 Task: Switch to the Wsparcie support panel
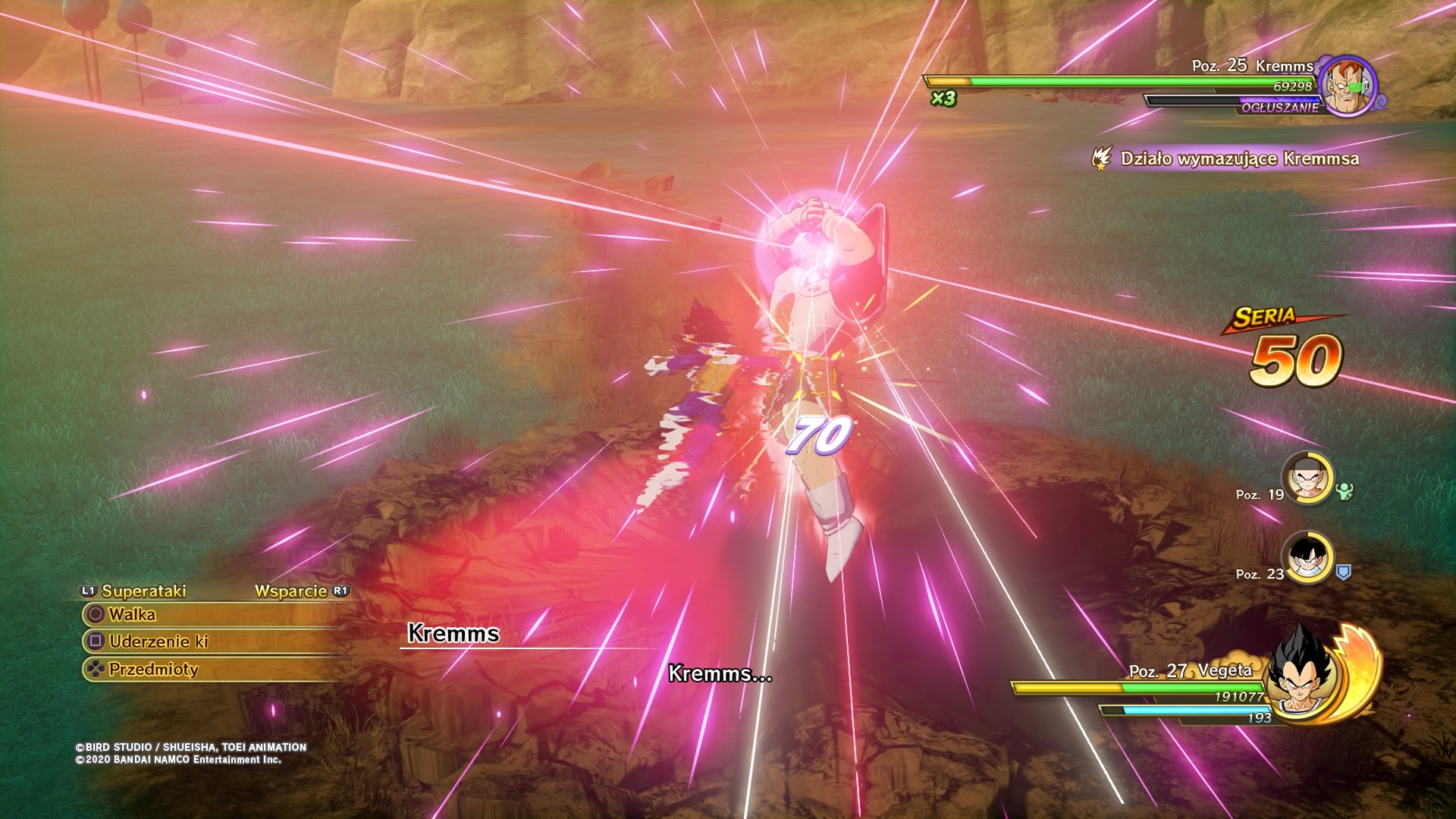click(x=291, y=591)
